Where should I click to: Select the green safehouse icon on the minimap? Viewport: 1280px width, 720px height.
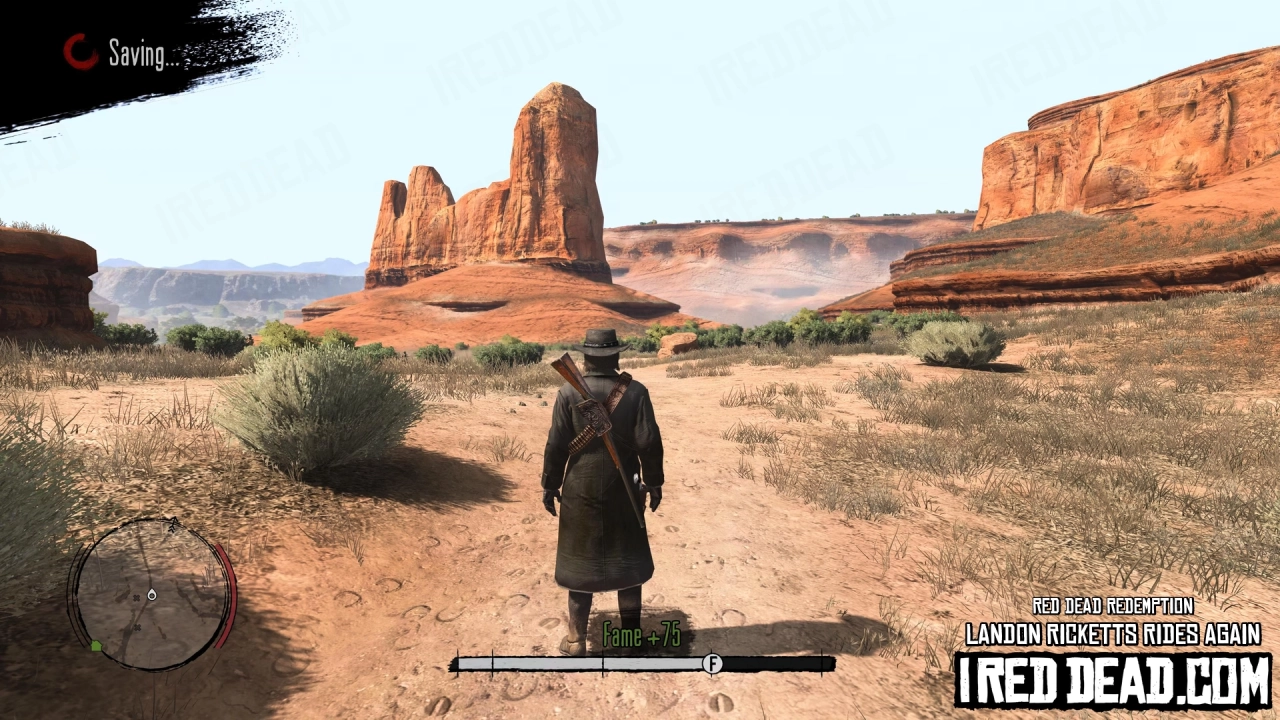tap(97, 644)
